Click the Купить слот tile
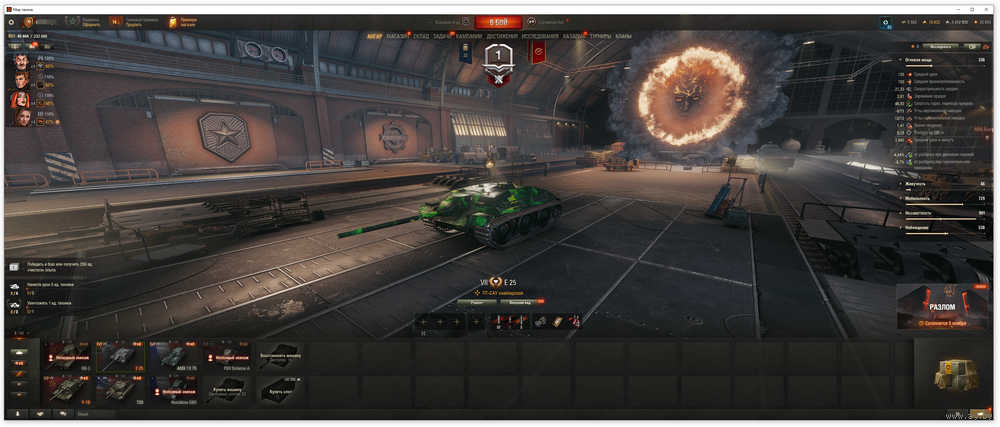 click(277, 387)
